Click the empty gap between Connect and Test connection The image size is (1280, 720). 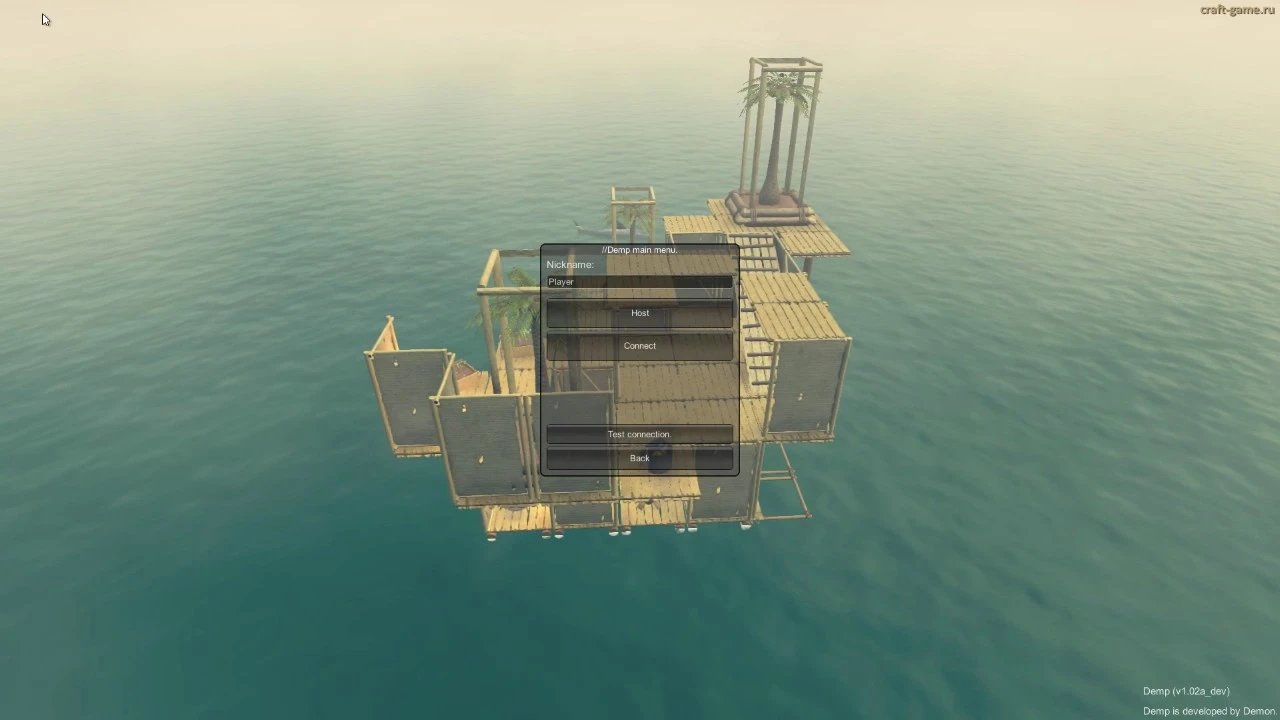639,390
